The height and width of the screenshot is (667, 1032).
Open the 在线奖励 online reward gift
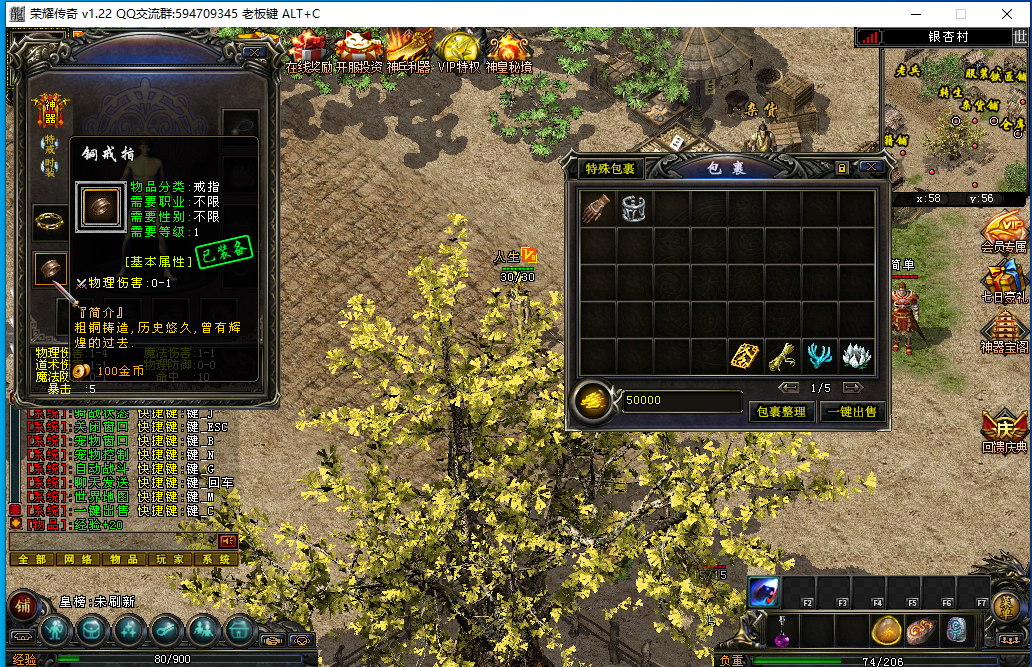(308, 52)
